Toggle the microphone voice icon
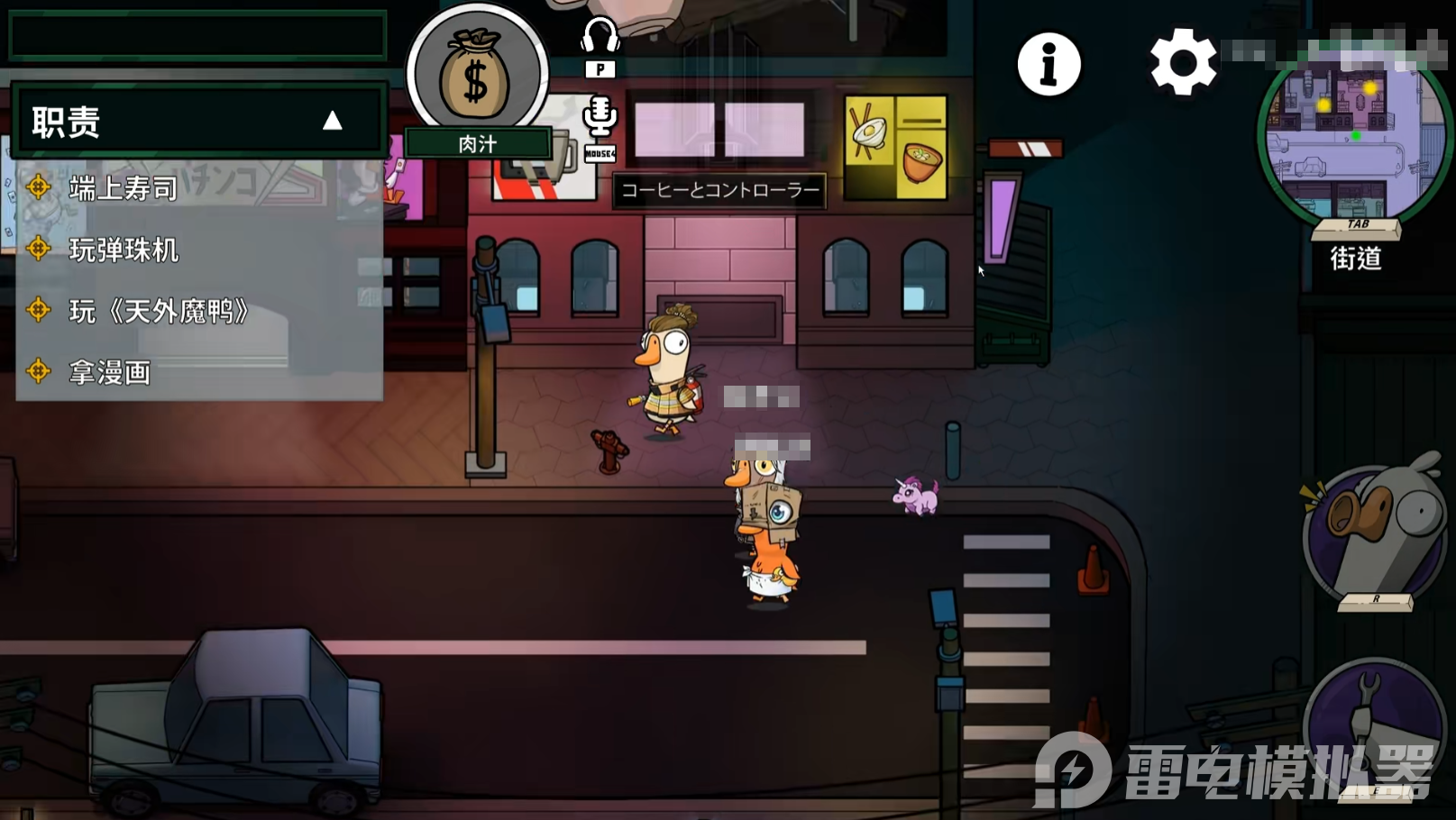 pyautogui.click(x=600, y=117)
